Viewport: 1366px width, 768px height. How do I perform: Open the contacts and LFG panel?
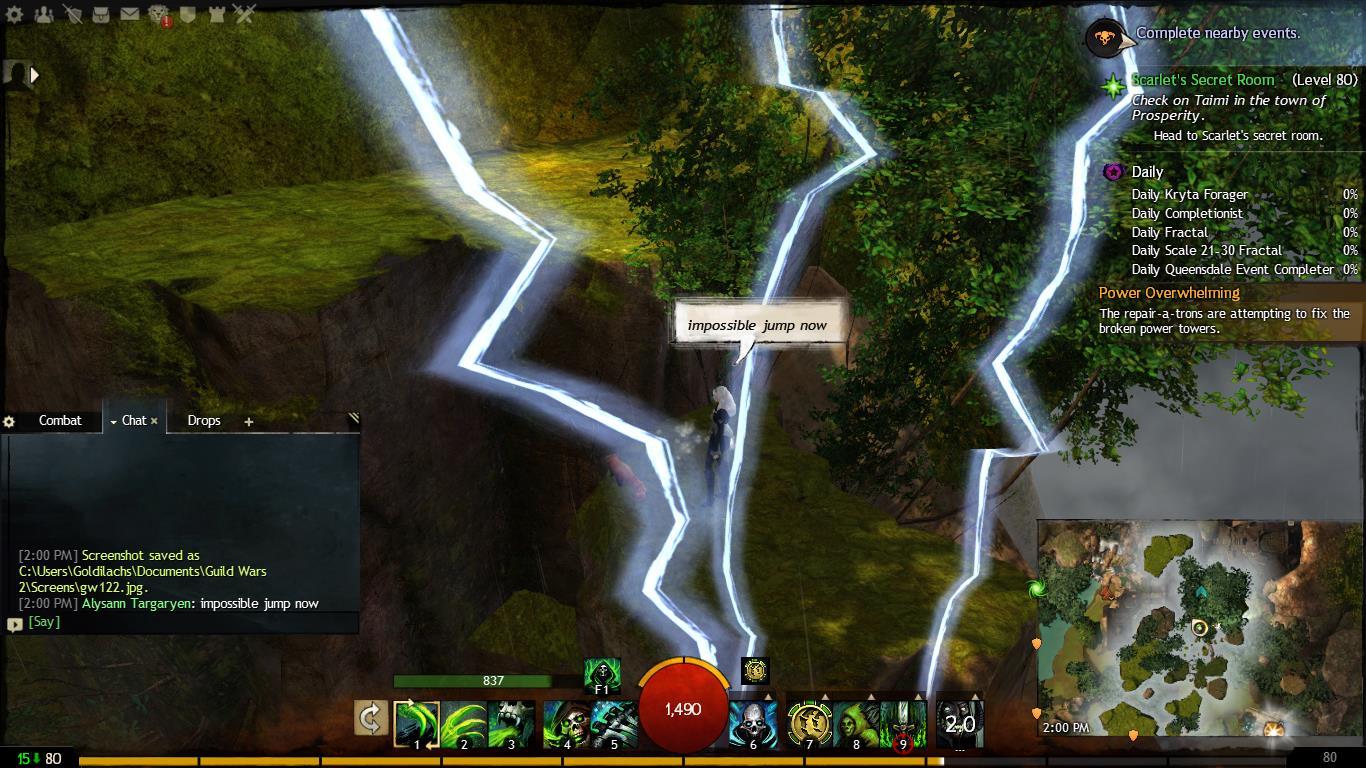[44, 14]
